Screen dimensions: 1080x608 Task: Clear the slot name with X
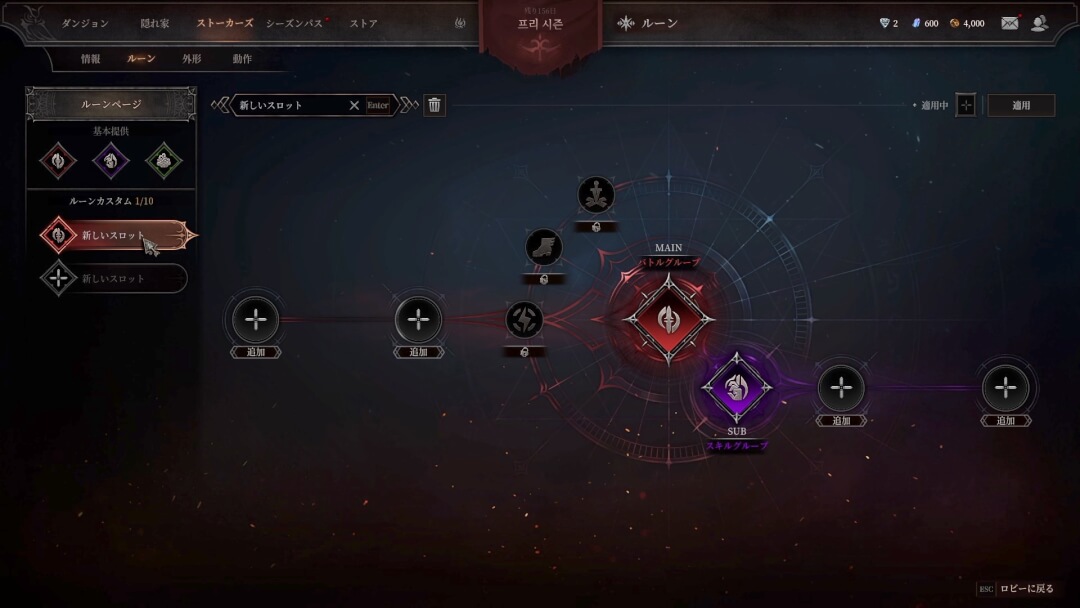(x=354, y=105)
